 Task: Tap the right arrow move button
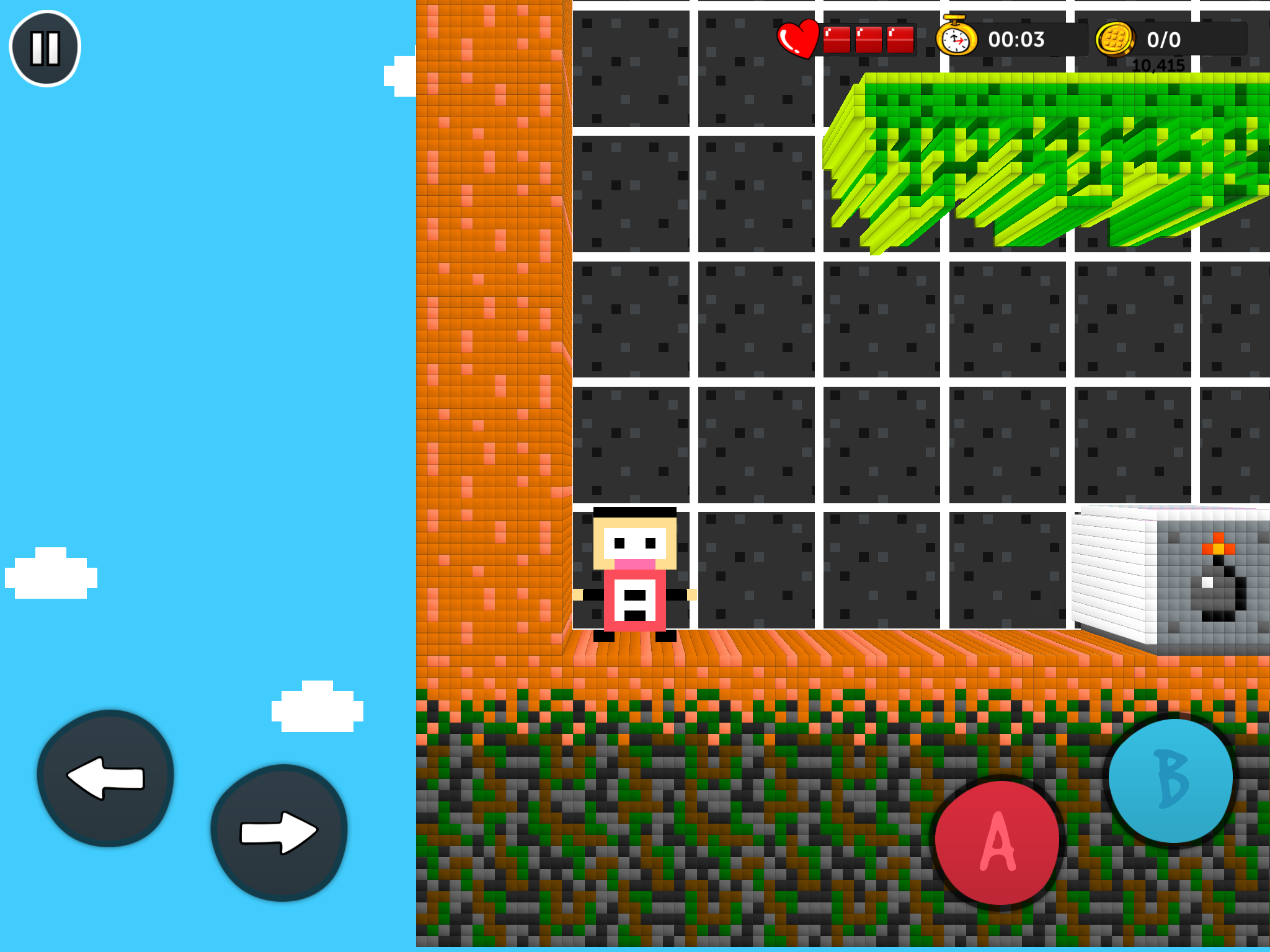pyautogui.click(x=279, y=832)
